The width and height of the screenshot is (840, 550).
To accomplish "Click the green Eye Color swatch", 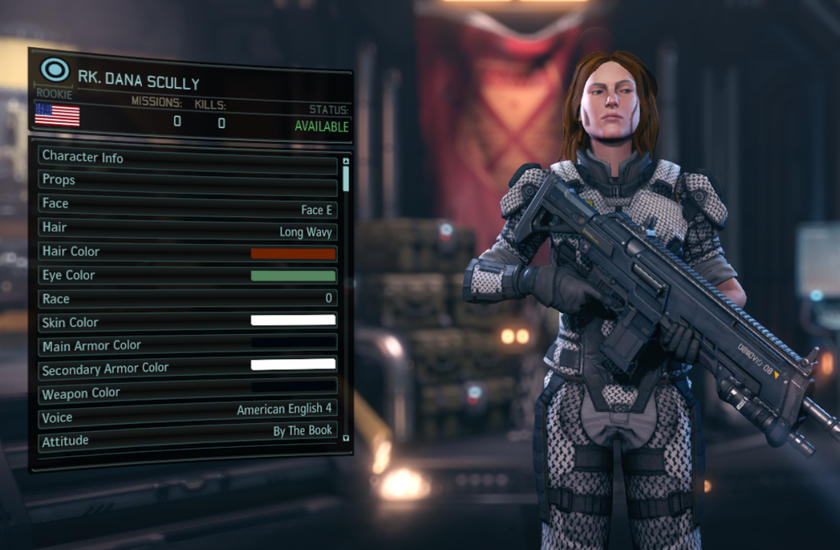I will click(x=293, y=276).
